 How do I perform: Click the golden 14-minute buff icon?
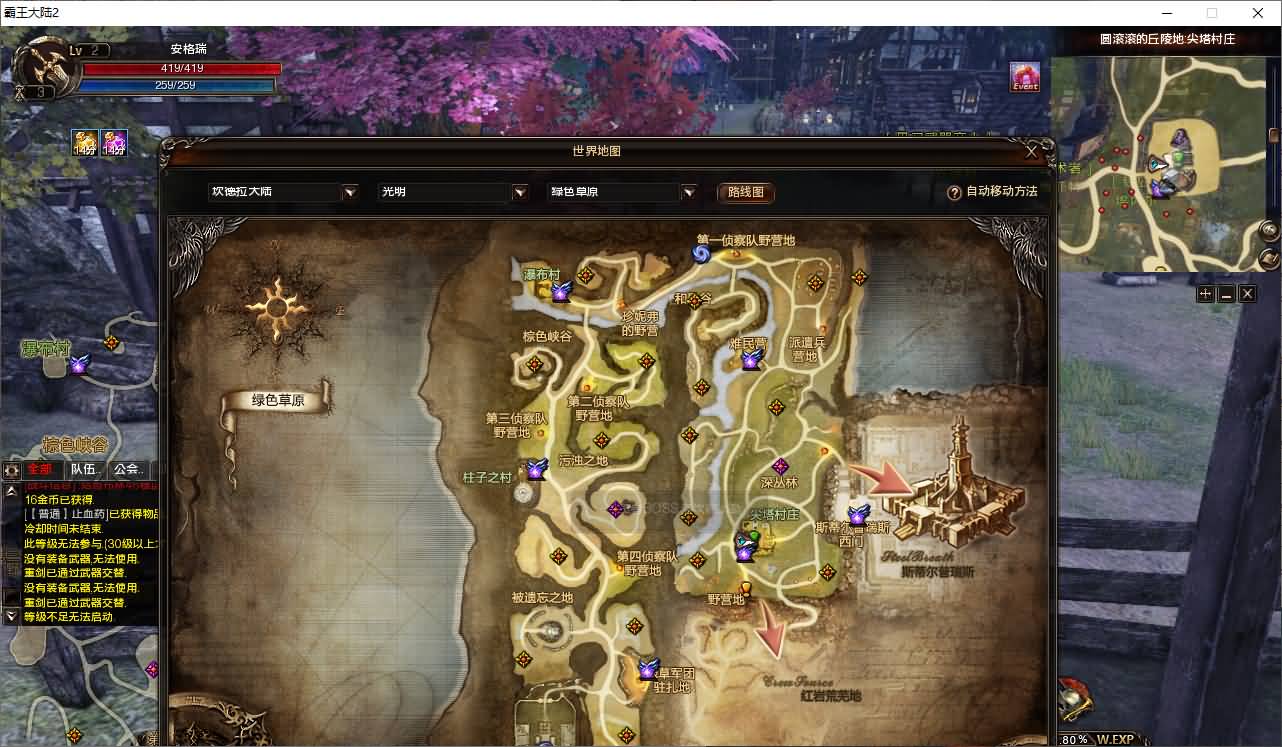[84, 141]
